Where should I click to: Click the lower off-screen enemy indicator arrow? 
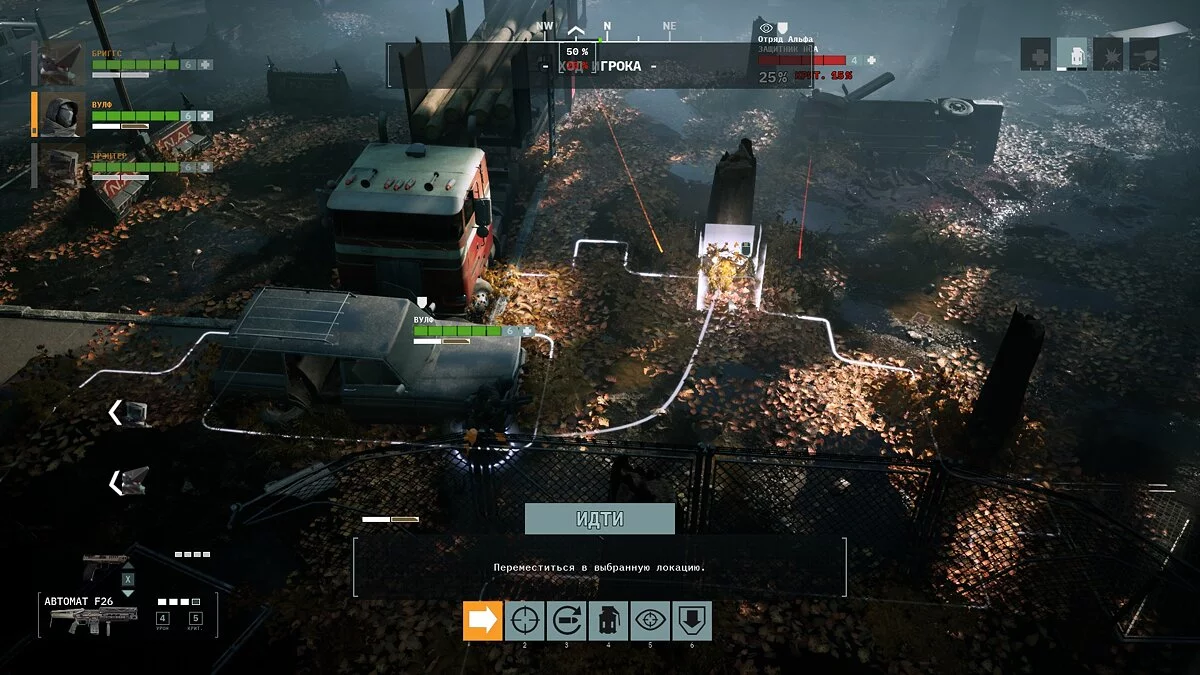click(127, 481)
